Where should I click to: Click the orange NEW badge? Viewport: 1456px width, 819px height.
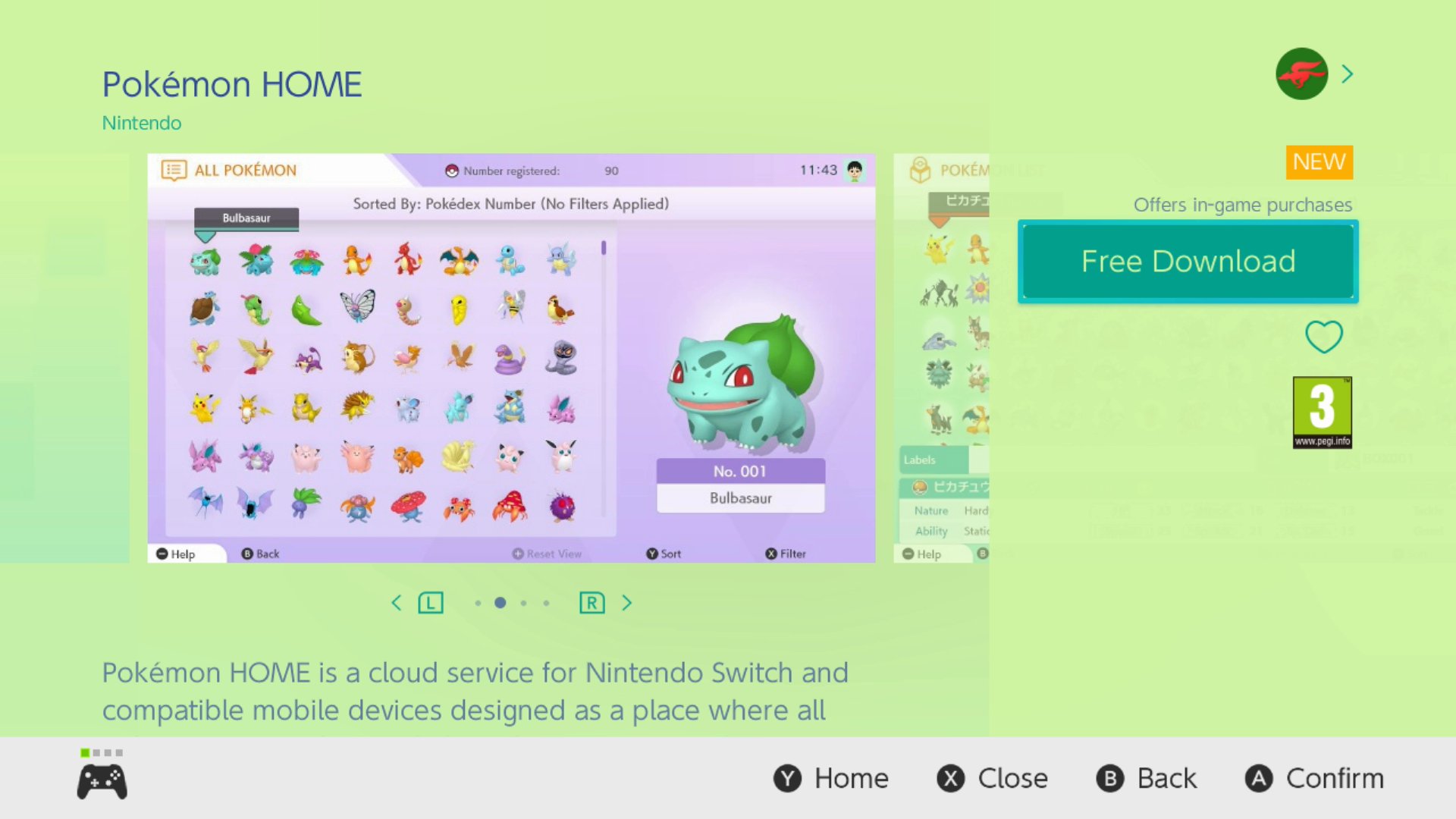[1319, 161]
